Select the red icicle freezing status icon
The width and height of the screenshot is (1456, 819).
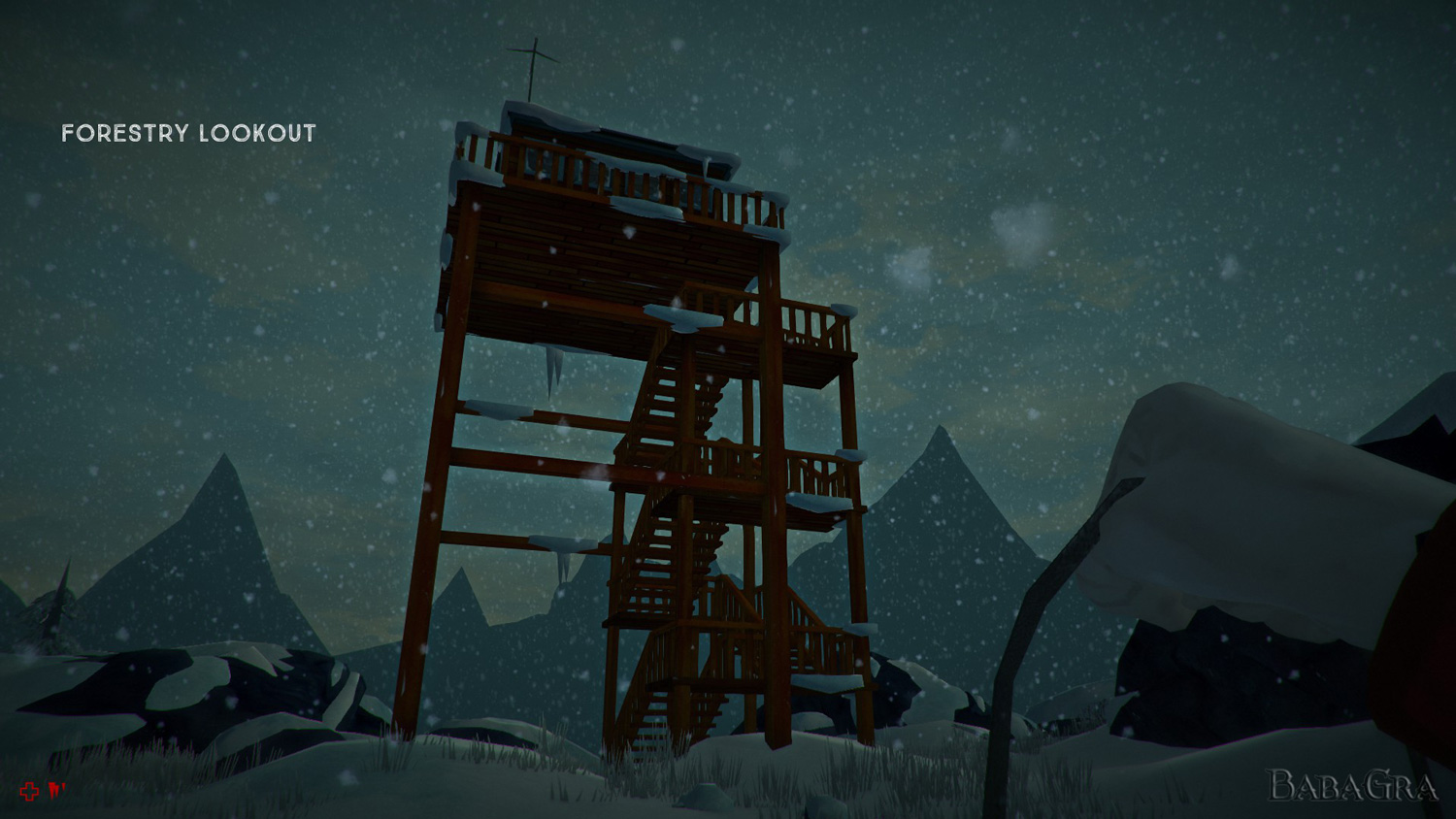(56, 791)
